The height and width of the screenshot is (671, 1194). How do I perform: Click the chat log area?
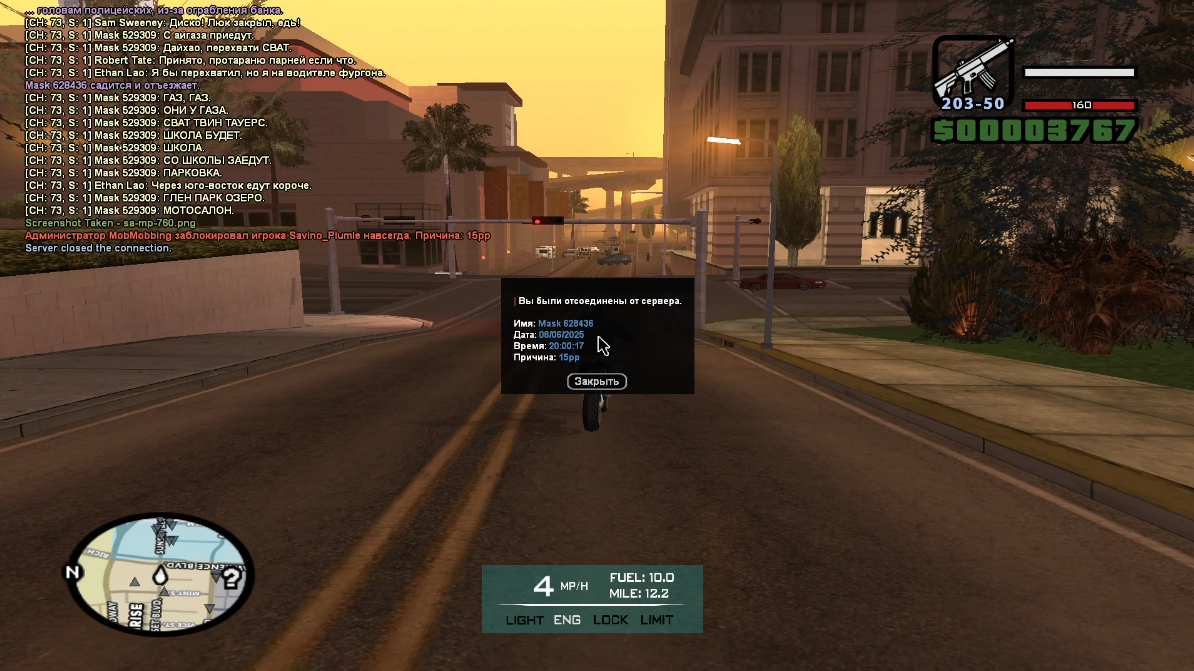pyautogui.click(x=200, y=130)
